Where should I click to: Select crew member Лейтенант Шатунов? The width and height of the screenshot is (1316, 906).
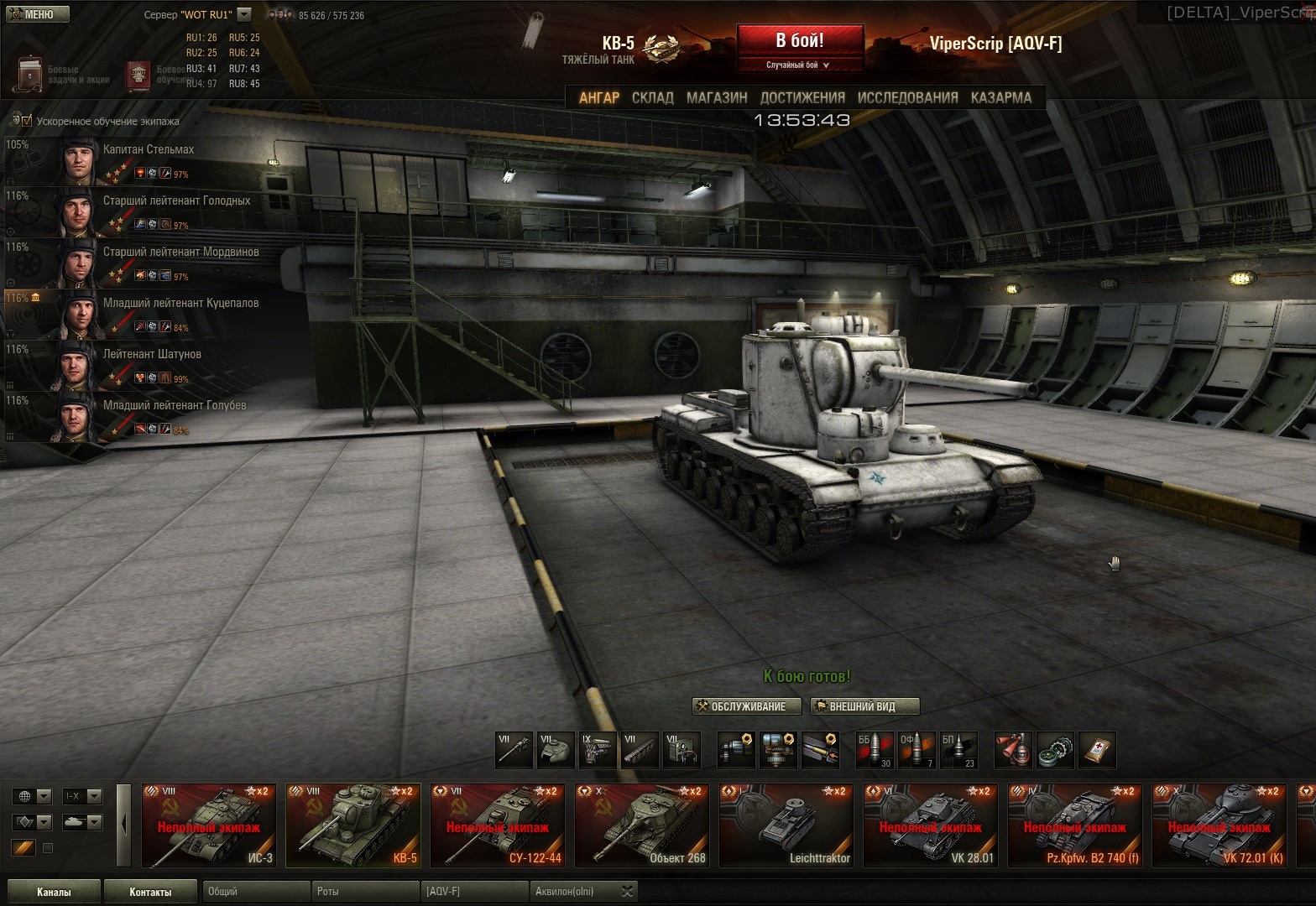152,355
